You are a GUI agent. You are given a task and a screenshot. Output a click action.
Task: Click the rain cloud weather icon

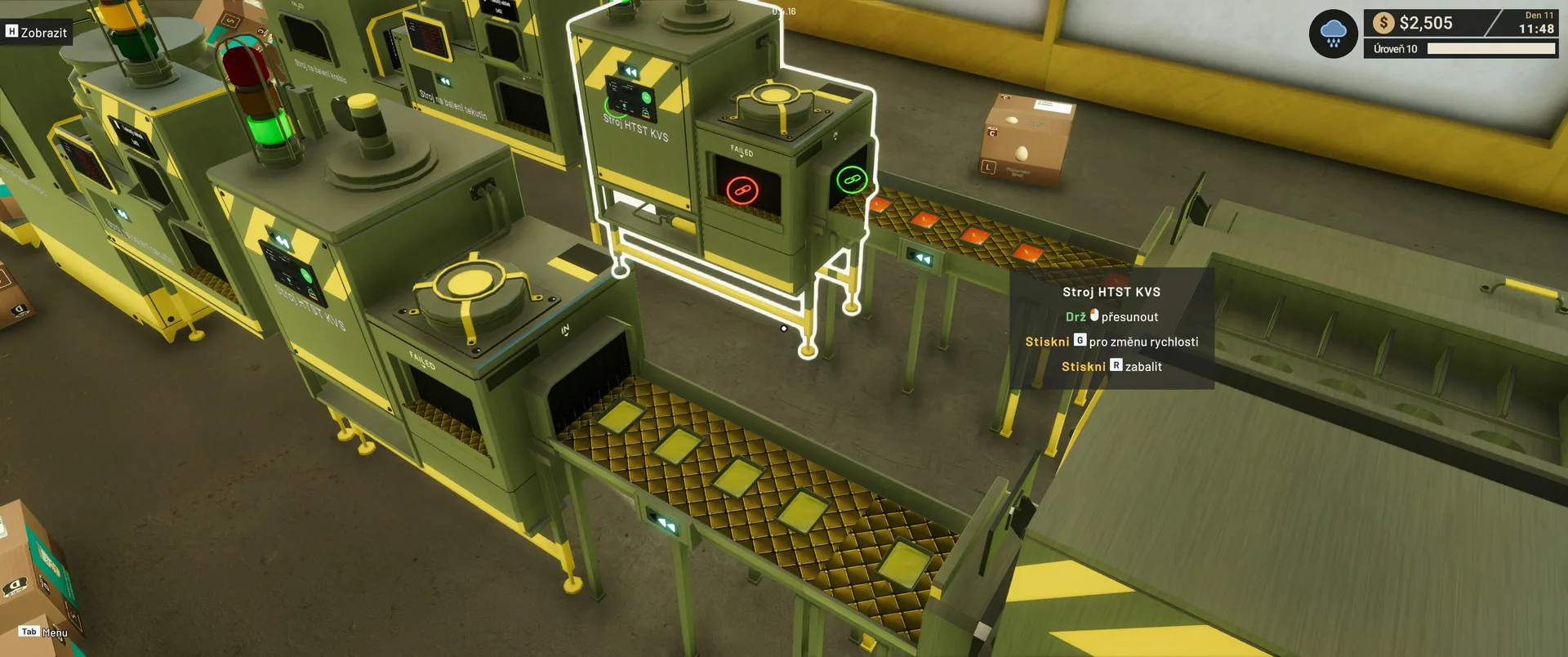(x=1333, y=34)
